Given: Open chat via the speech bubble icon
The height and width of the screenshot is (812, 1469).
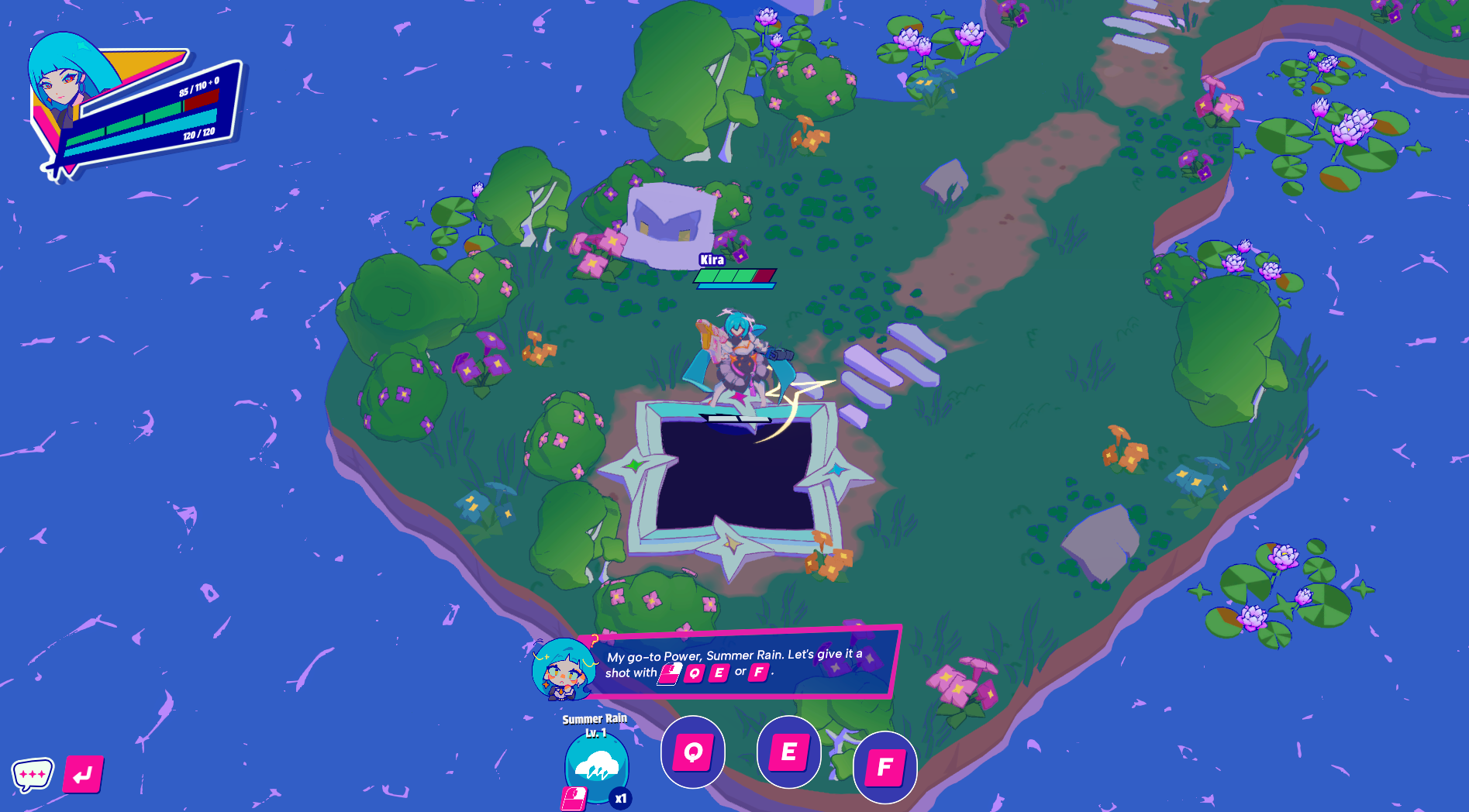Looking at the screenshot, I should pyautogui.click(x=34, y=772).
